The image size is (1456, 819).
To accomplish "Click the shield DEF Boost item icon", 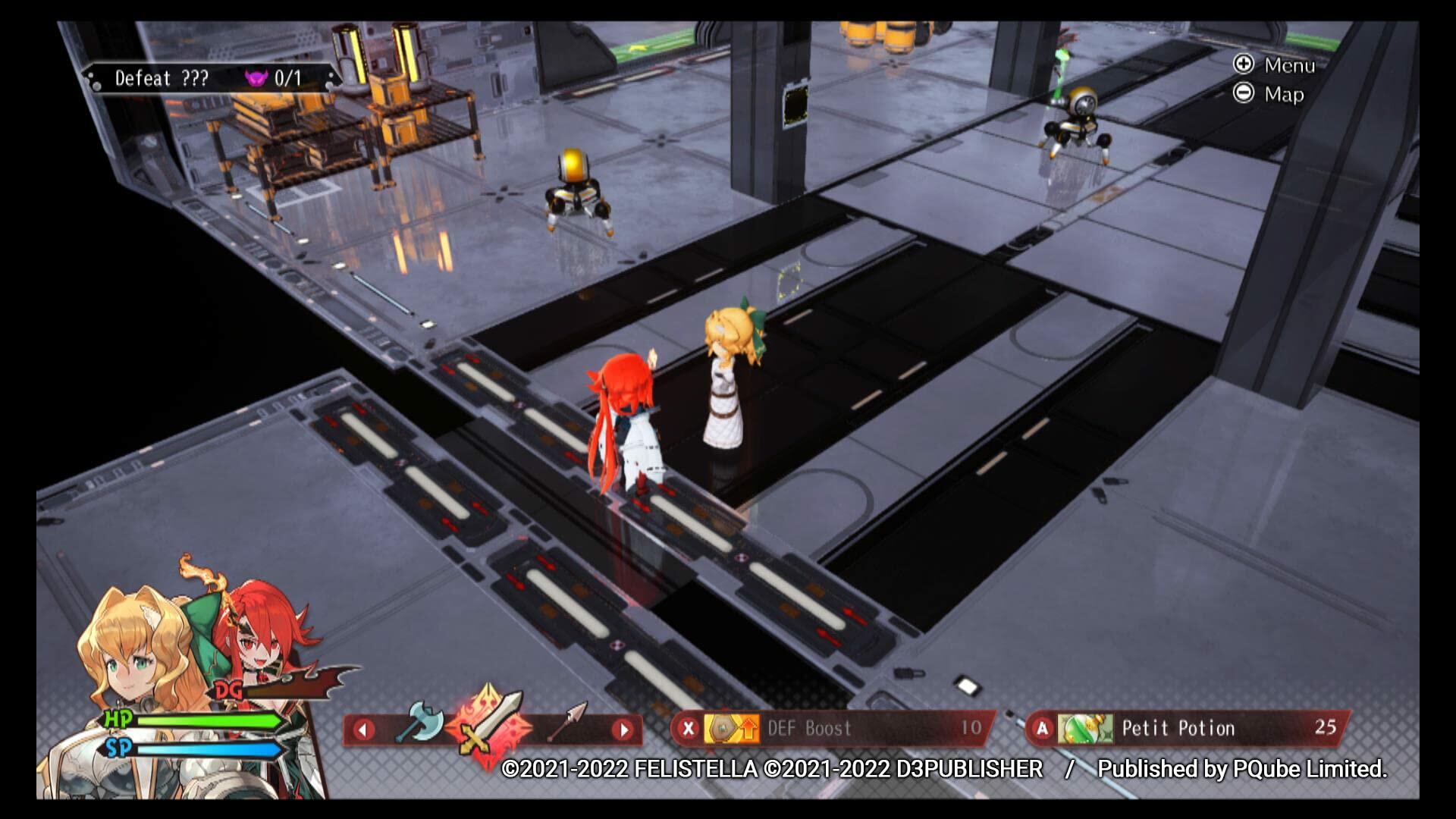I will pos(723,728).
